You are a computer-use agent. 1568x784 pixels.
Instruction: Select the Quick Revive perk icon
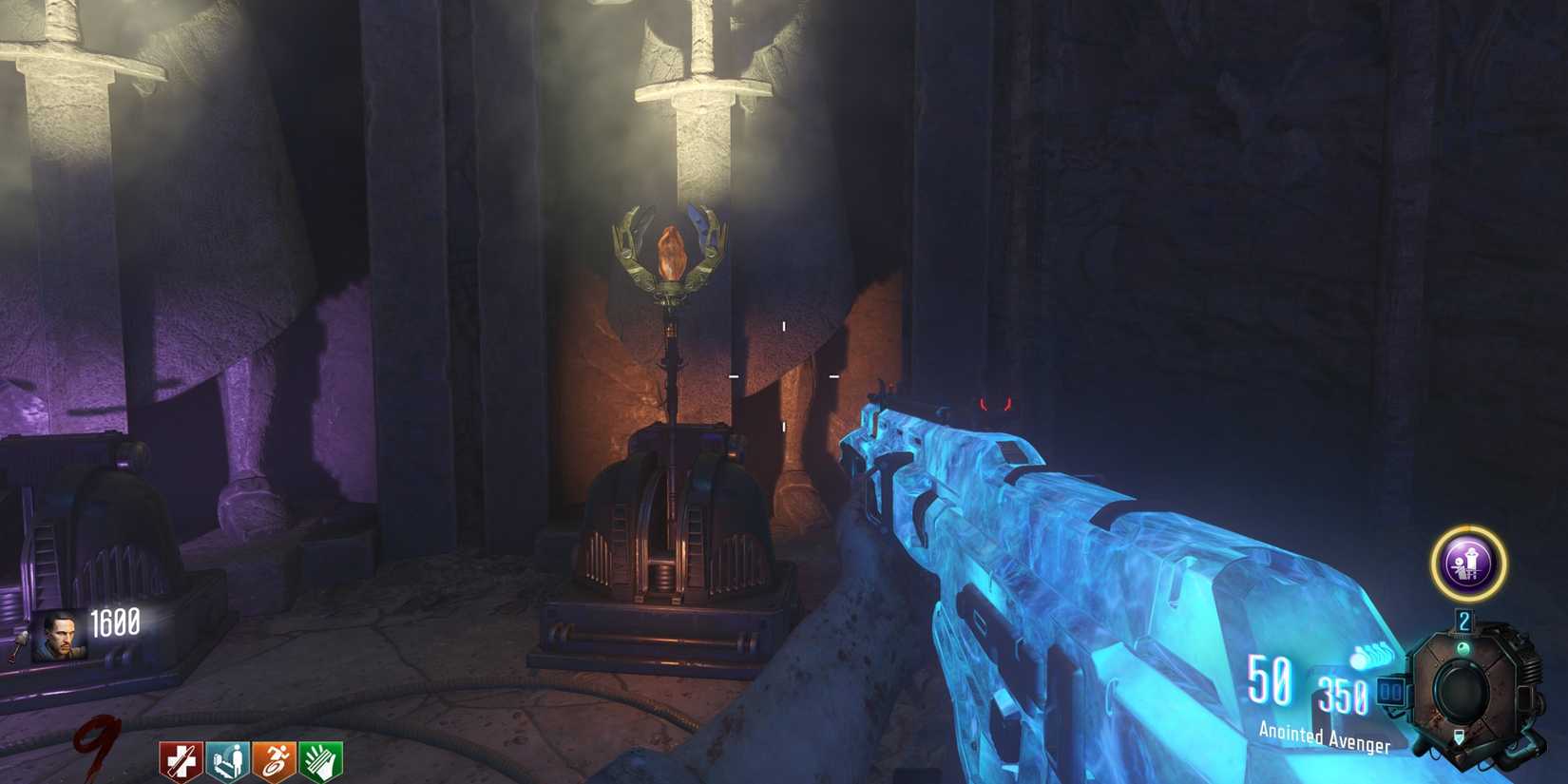pos(183,758)
